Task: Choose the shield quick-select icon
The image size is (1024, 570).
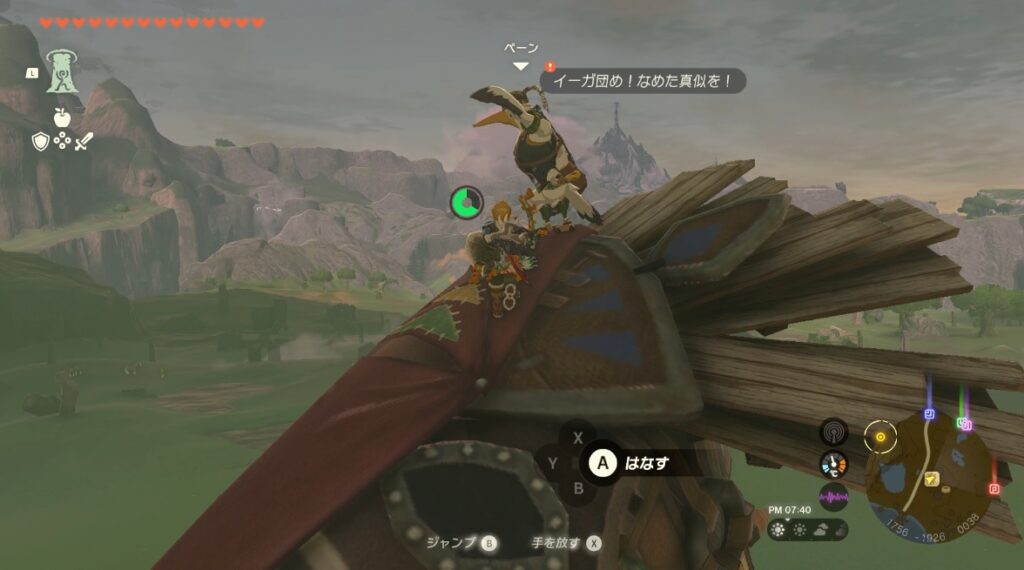Action: (40, 142)
